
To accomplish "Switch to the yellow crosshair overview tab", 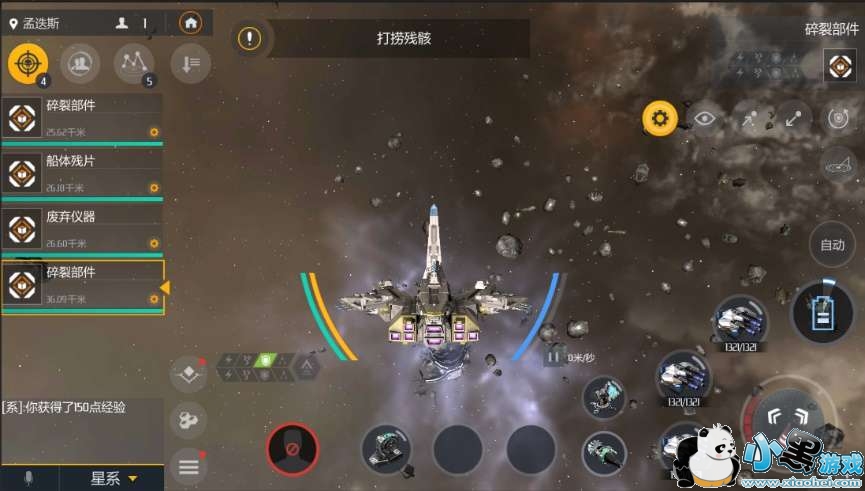I will (x=27, y=64).
